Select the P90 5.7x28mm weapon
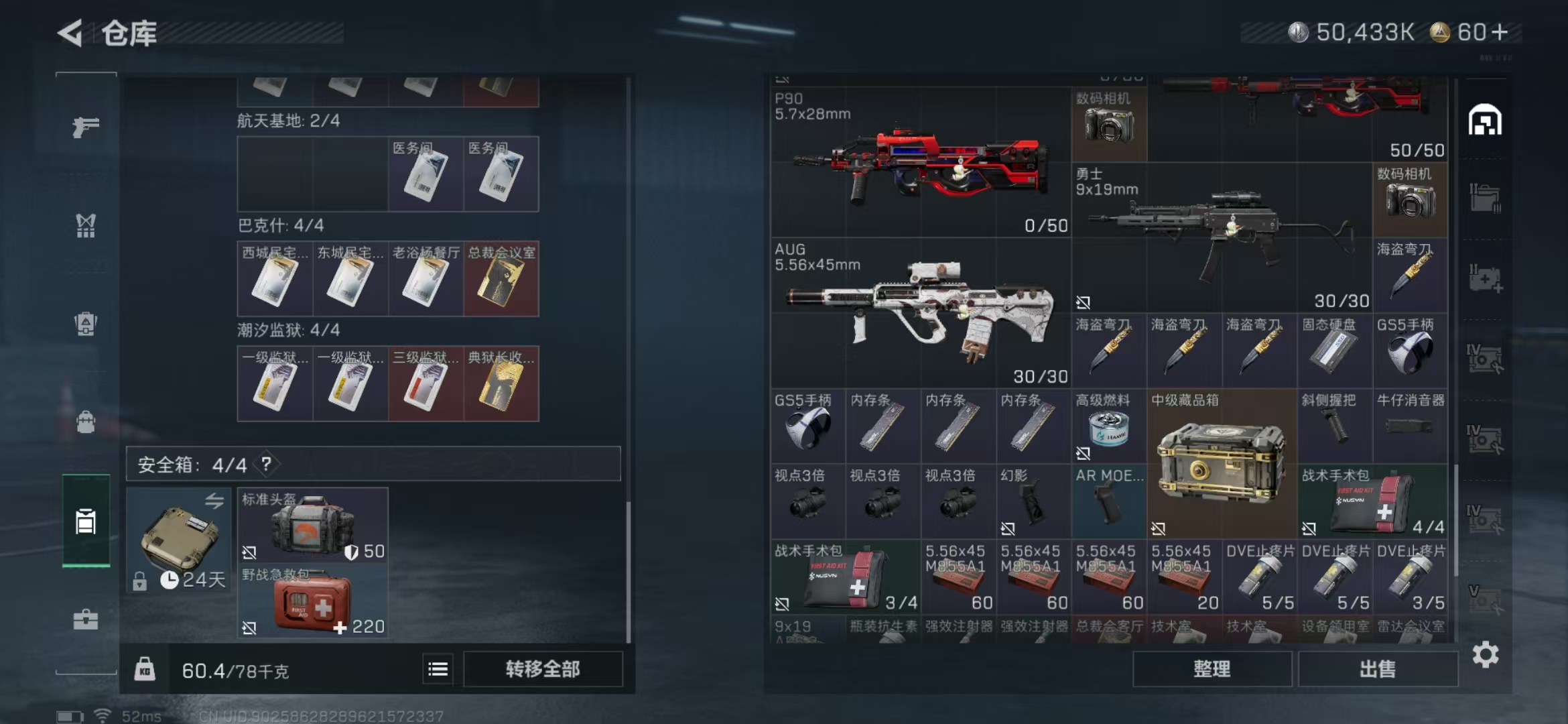Viewport: 1568px width, 724px height. 919,163
